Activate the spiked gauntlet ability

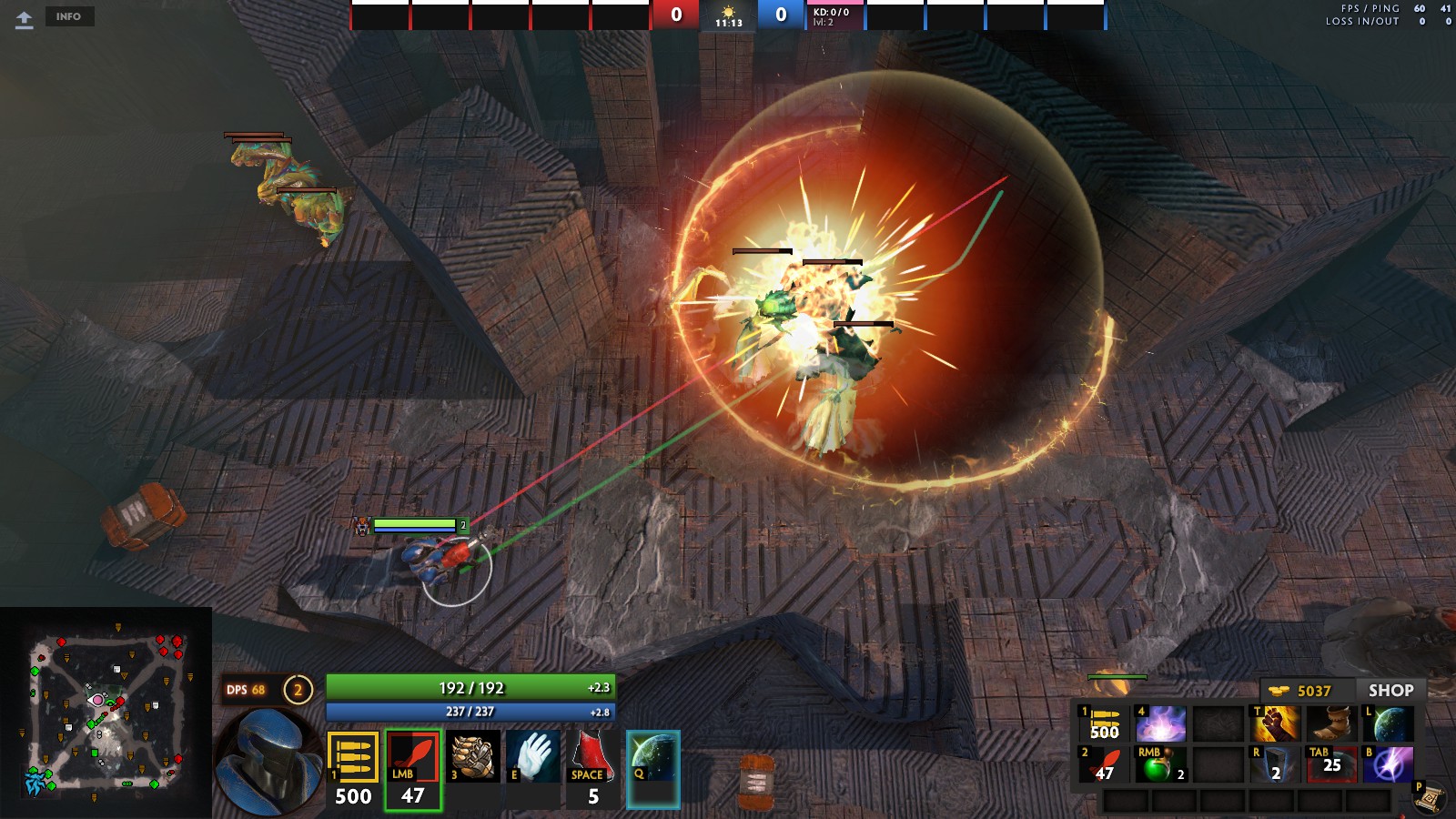click(x=473, y=756)
